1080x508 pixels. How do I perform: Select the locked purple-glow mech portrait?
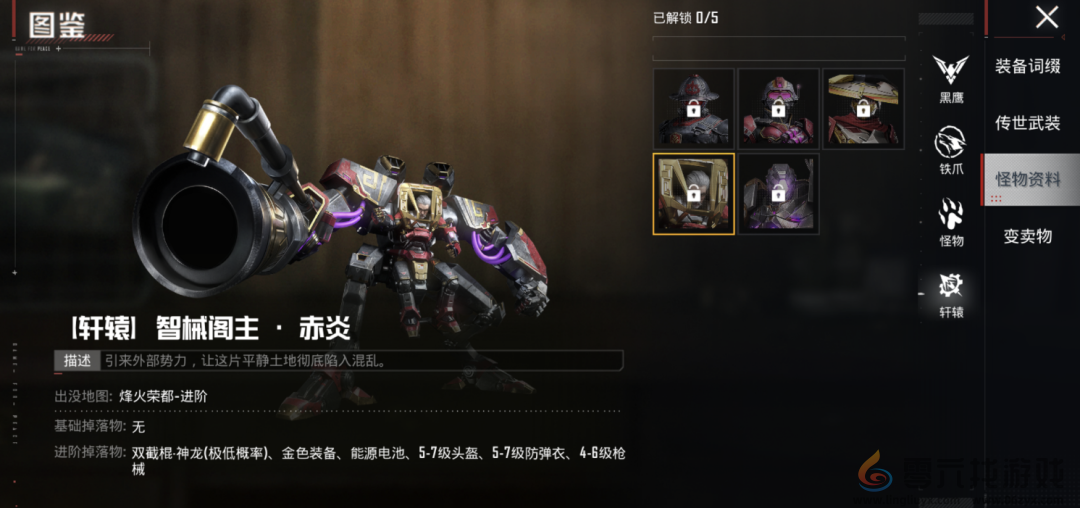tap(778, 193)
